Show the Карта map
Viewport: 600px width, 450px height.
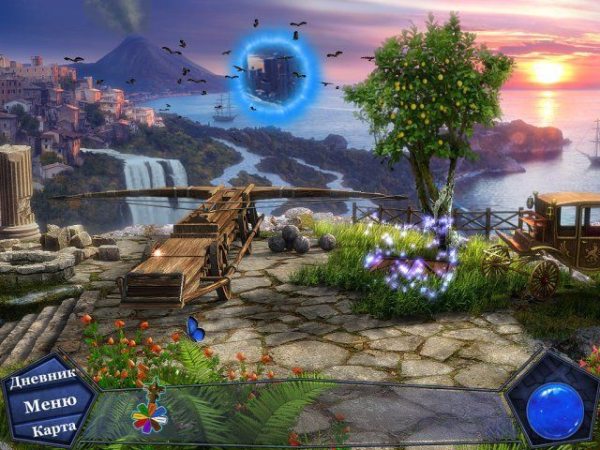pyautogui.click(x=54, y=429)
